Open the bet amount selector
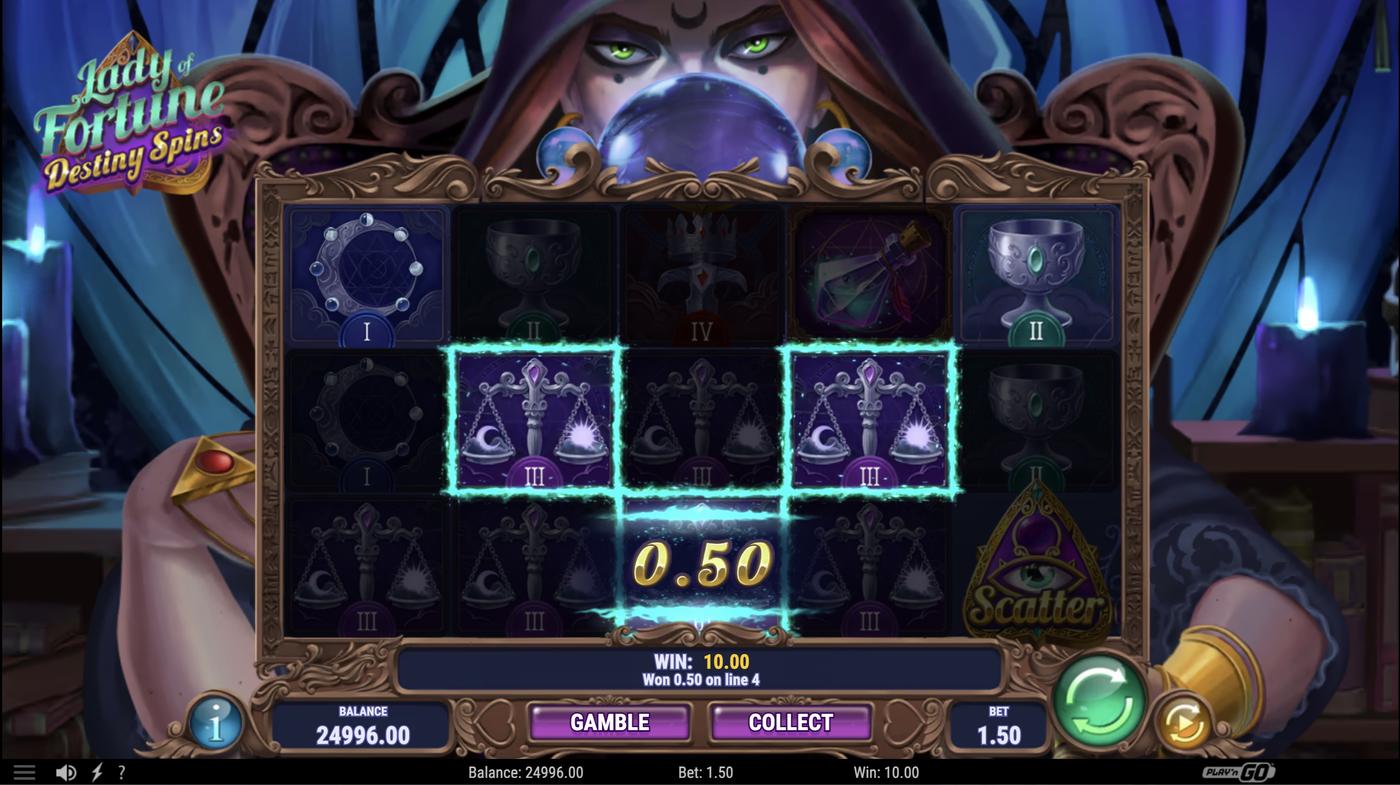Screen dimensions: 1400x785 [x=997, y=722]
